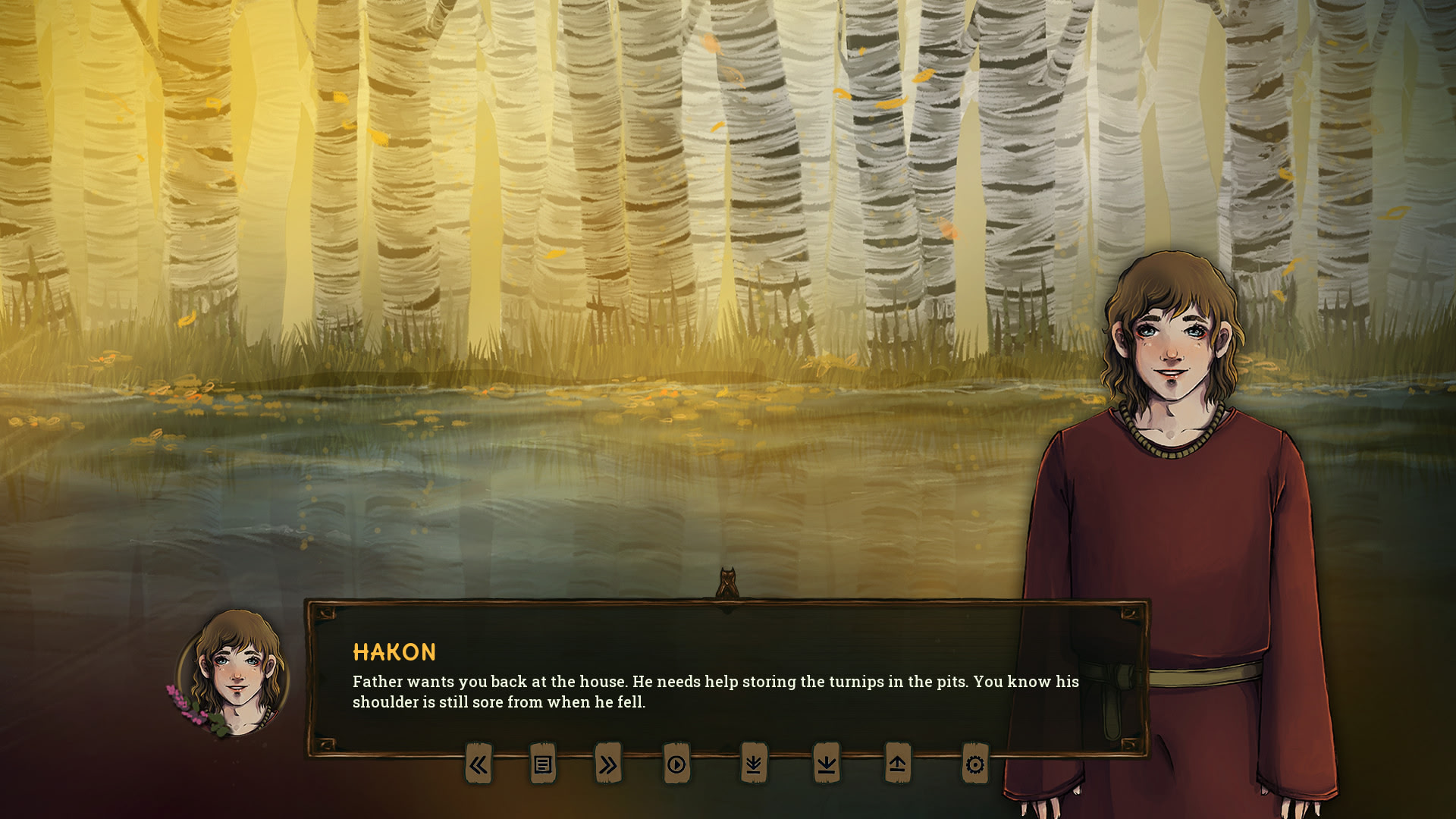Open settings via the gear icon
Image resolution: width=1456 pixels, height=819 pixels.
pyautogui.click(x=975, y=764)
